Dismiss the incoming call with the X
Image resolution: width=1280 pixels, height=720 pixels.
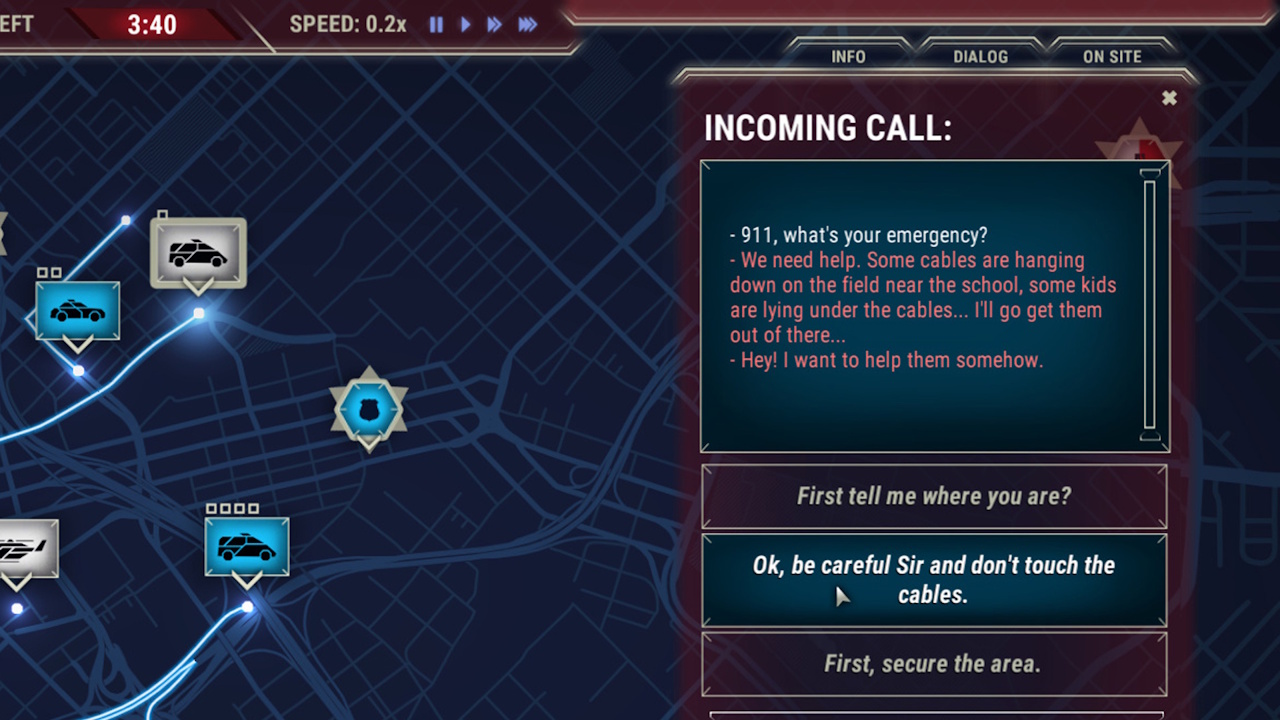[x=1169, y=98]
